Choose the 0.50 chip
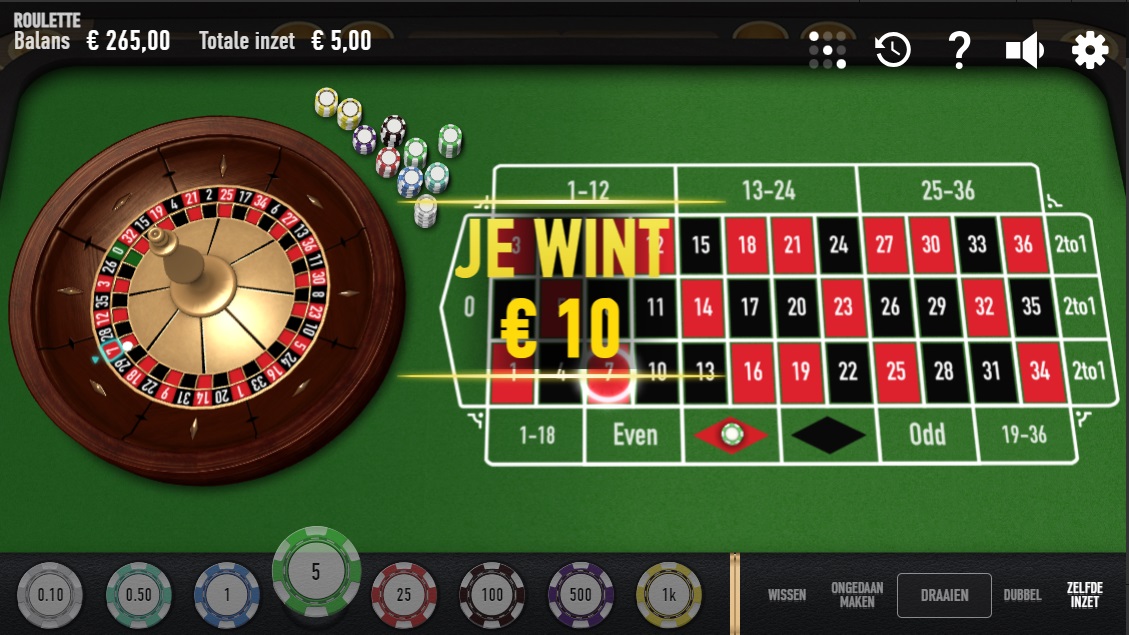The height and width of the screenshot is (635, 1129). (x=139, y=595)
